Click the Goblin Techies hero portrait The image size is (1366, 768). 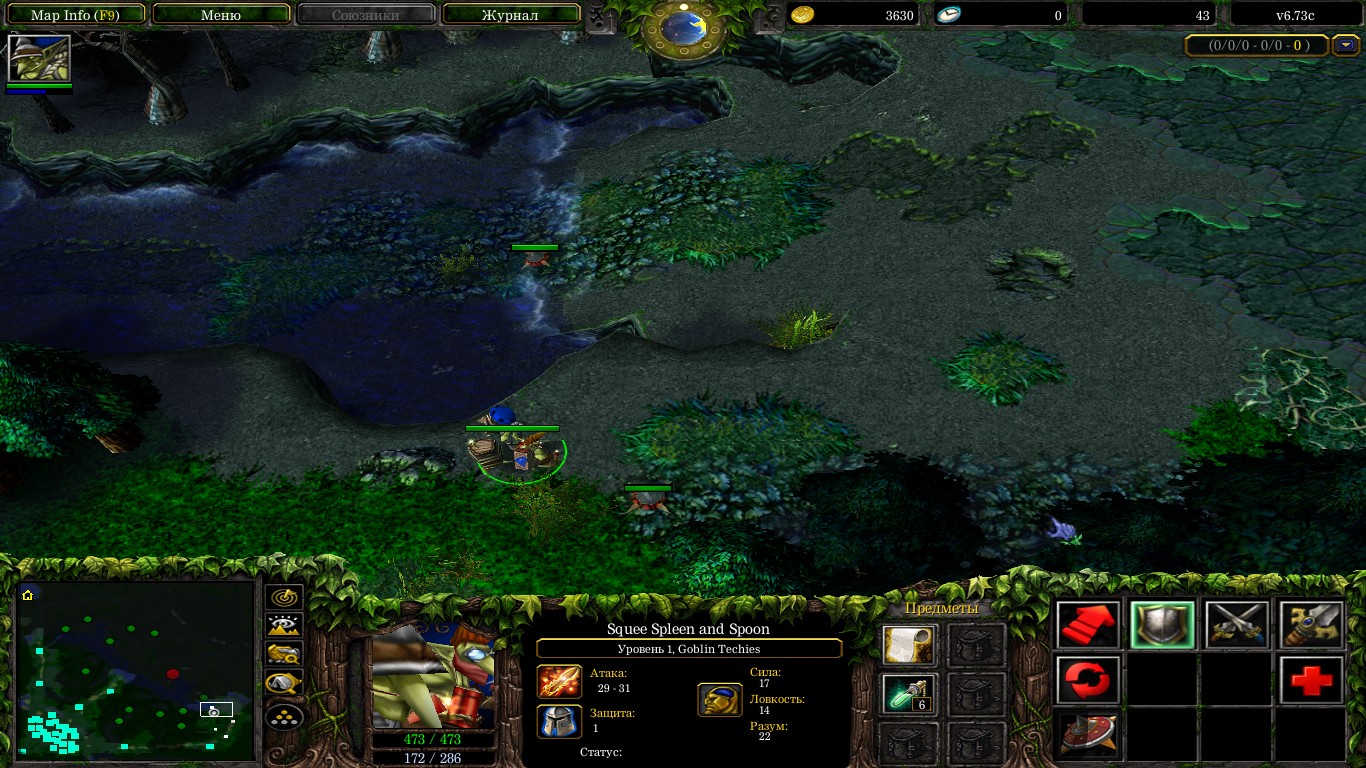(x=434, y=678)
